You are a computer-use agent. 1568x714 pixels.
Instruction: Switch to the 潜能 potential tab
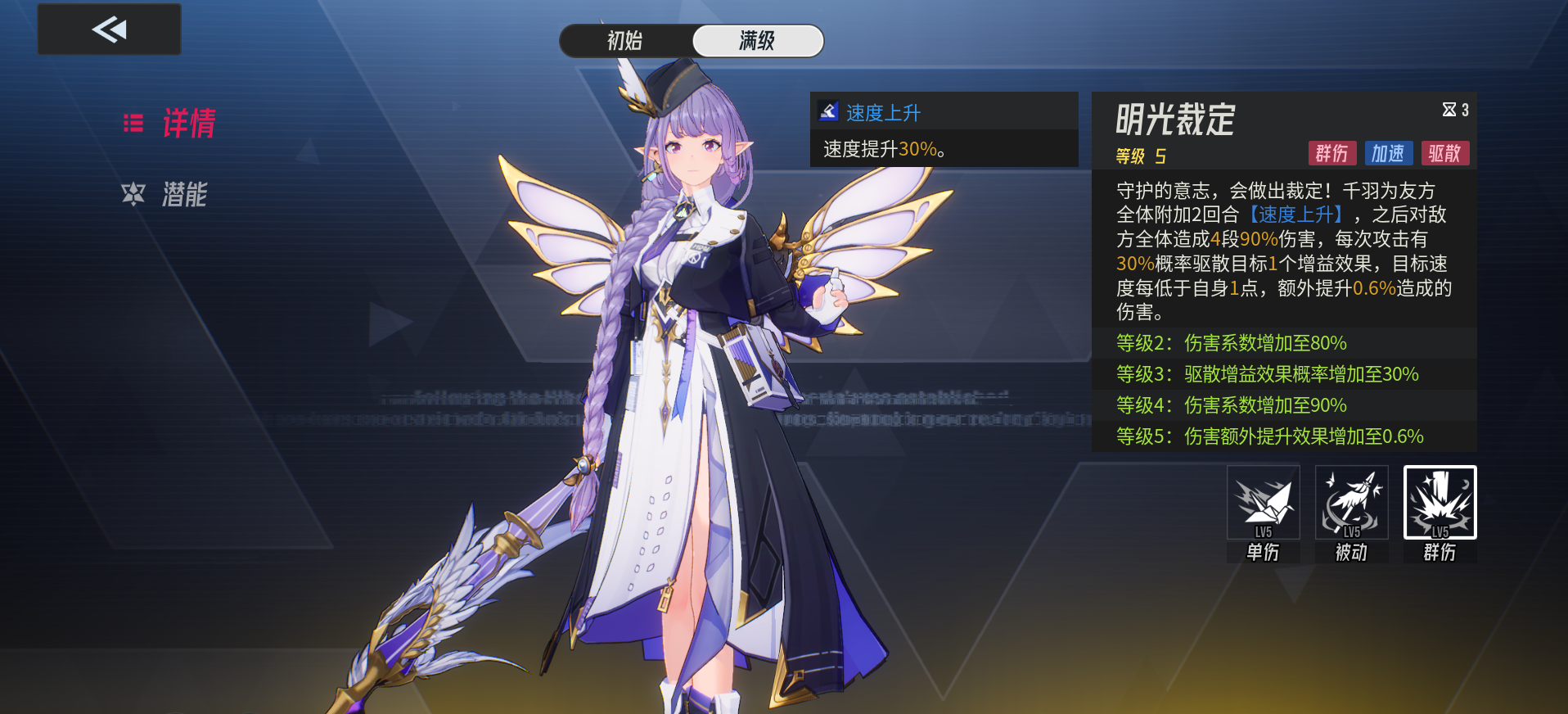coord(166,194)
